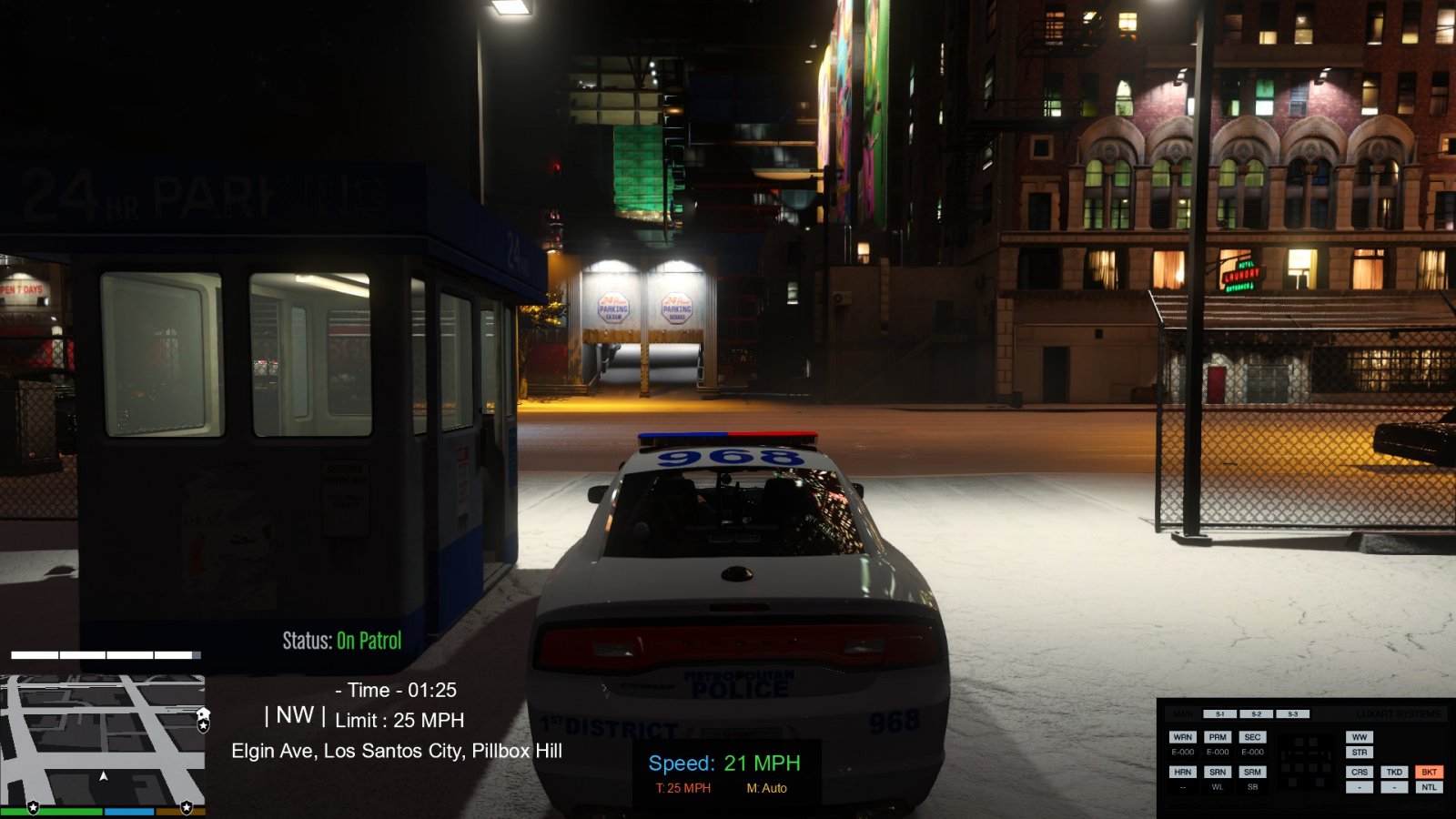Activate the PRM primary lights button

point(1218,737)
